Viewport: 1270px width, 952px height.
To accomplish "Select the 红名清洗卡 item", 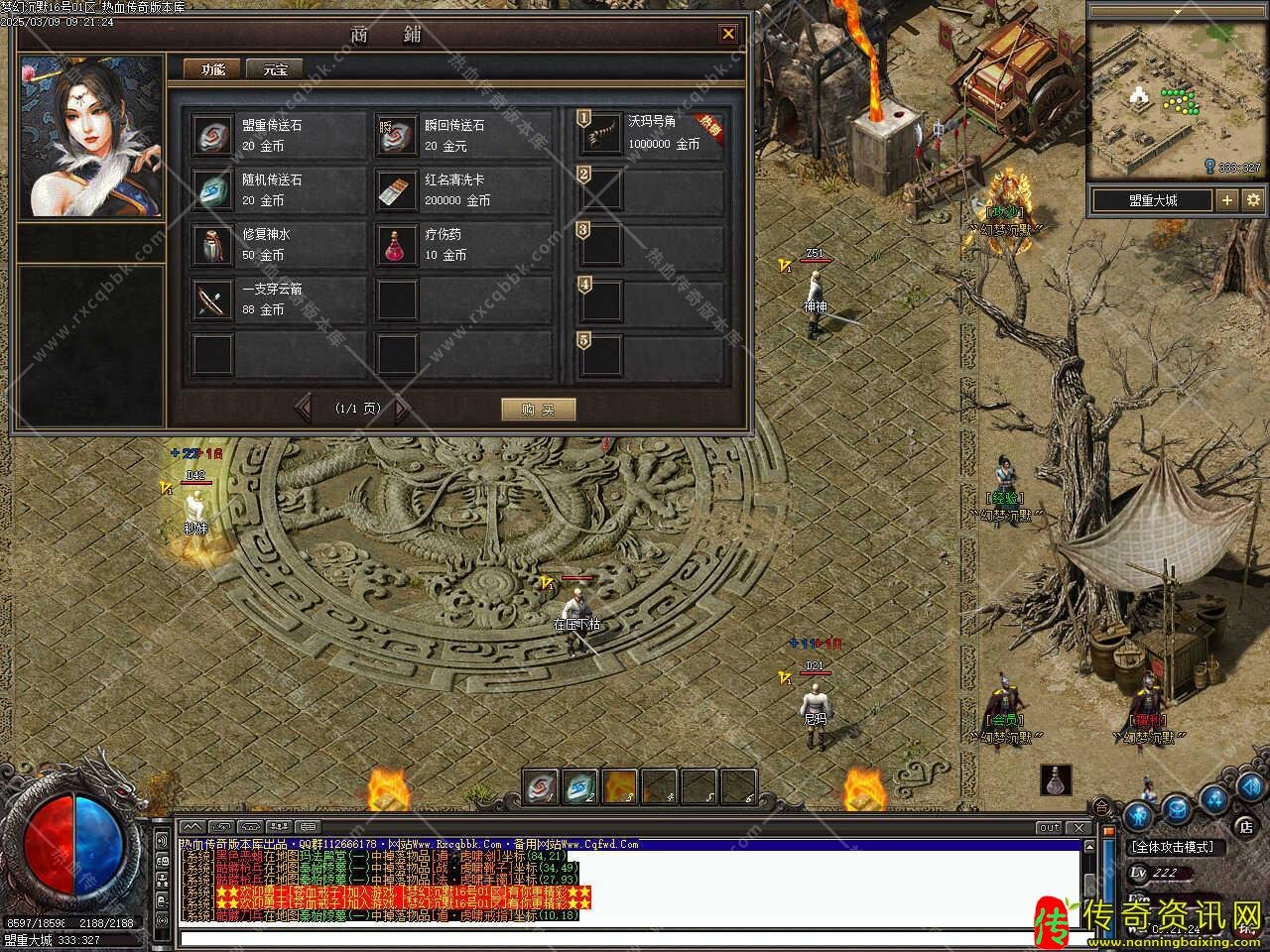I will tap(396, 190).
